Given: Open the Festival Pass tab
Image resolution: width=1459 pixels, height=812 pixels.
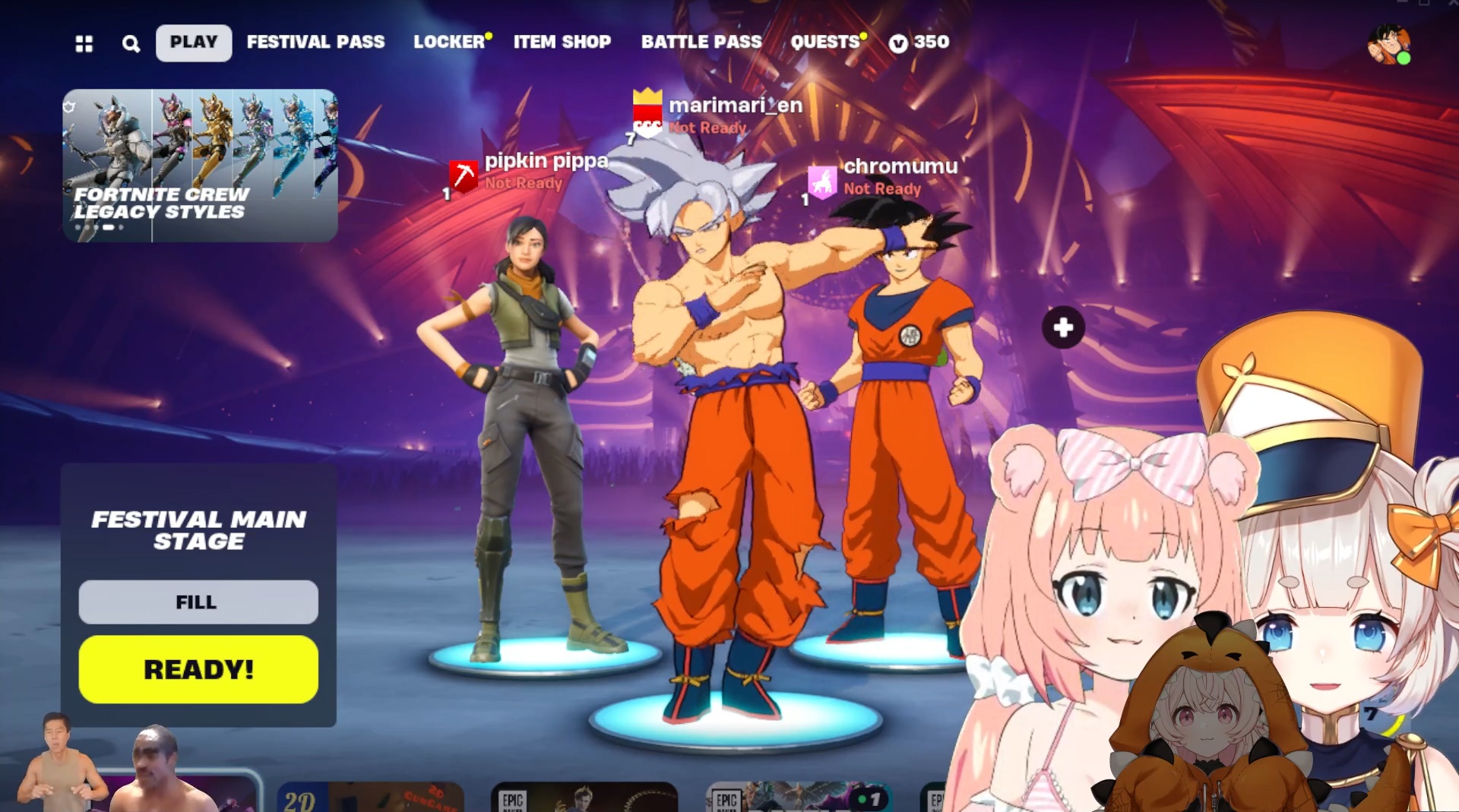Looking at the screenshot, I should [315, 43].
